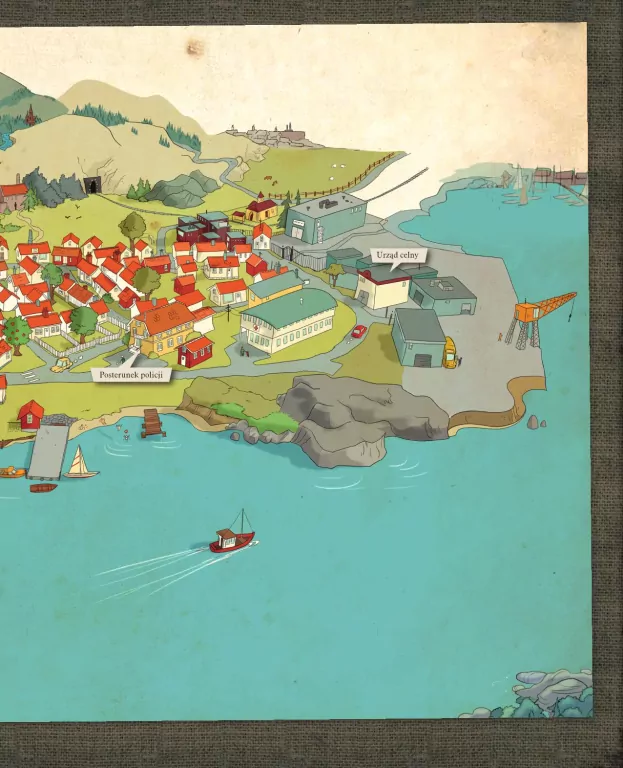Choose the Urząd celny location label

click(x=398, y=256)
